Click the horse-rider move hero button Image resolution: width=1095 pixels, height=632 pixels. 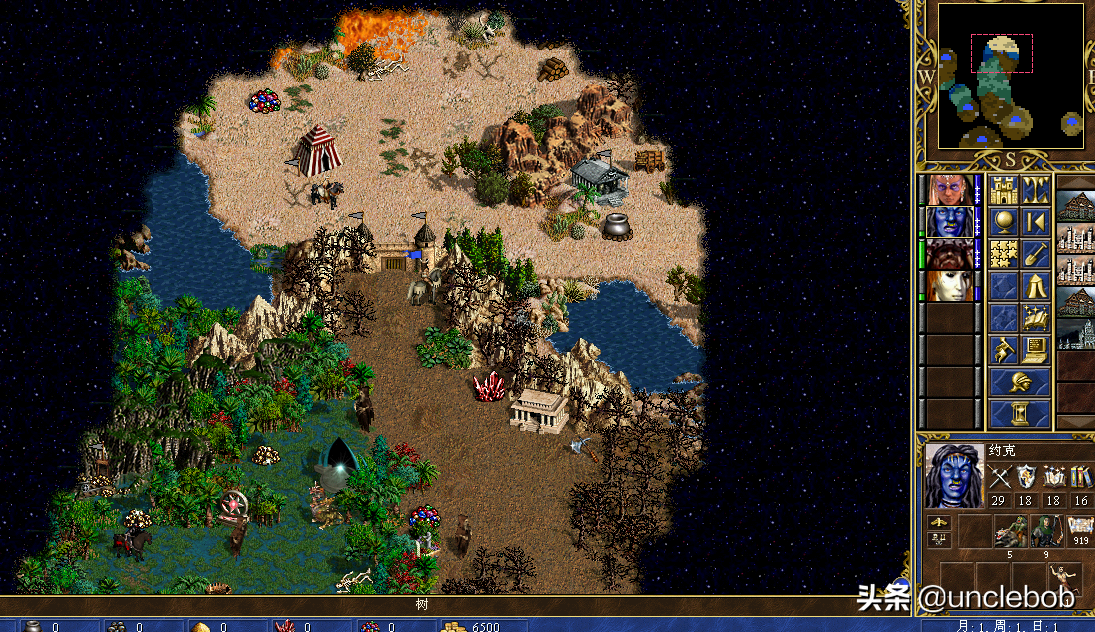pos(1003,350)
